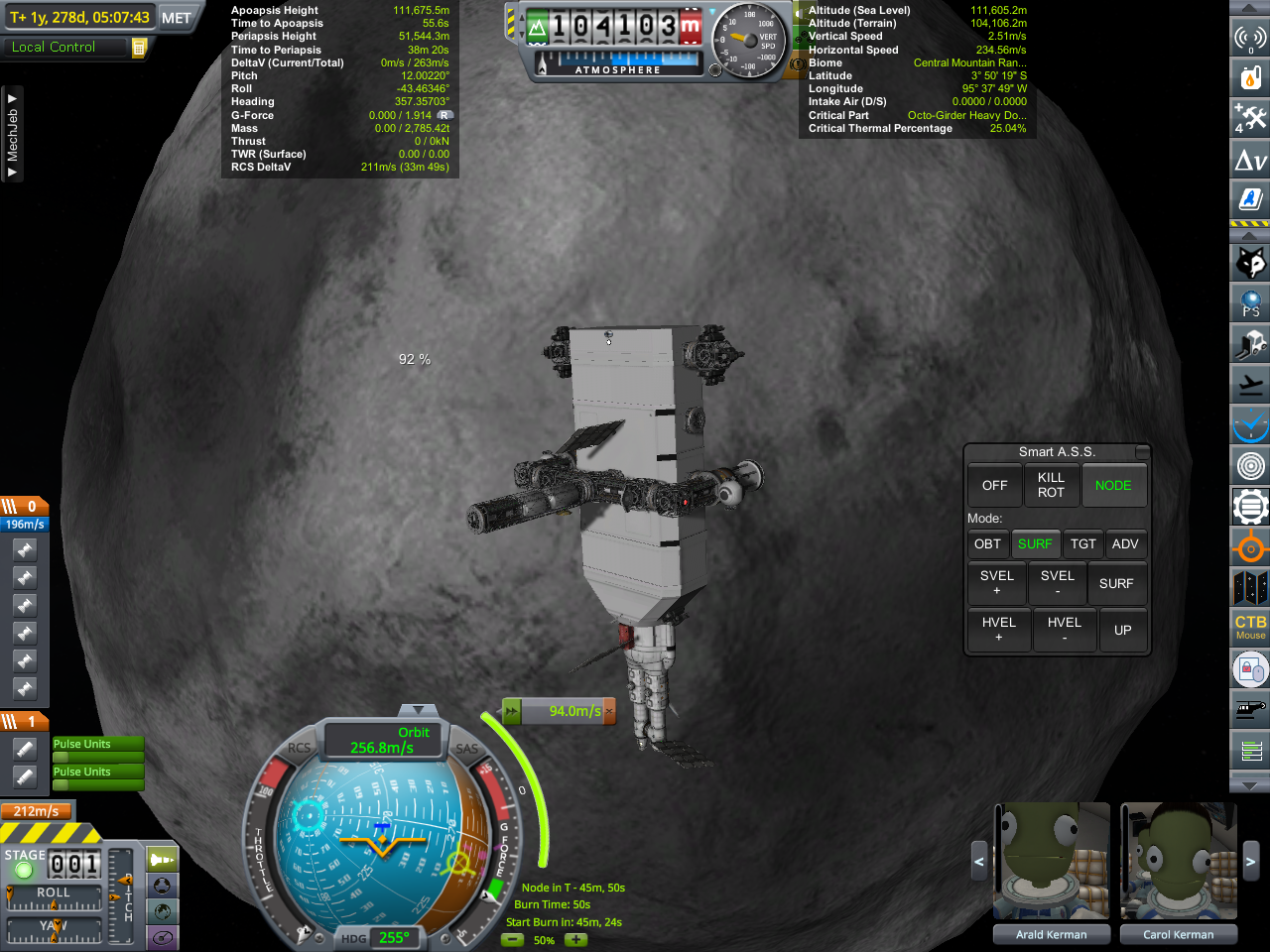Switch Smart A.S.S. mode to TGT
The height and width of the screenshot is (952, 1270).
(x=1082, y=544)
